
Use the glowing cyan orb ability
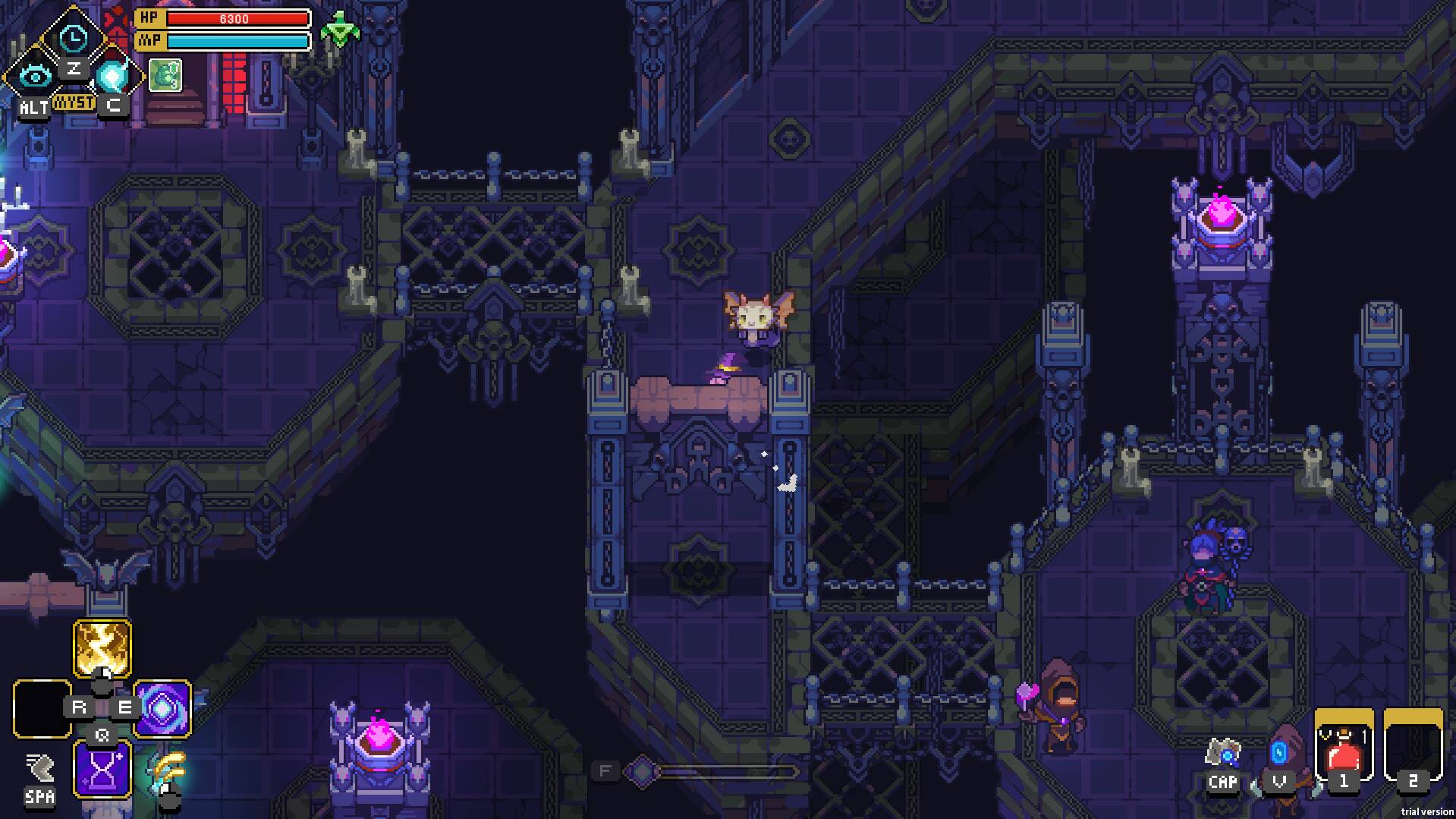[112, 75]
